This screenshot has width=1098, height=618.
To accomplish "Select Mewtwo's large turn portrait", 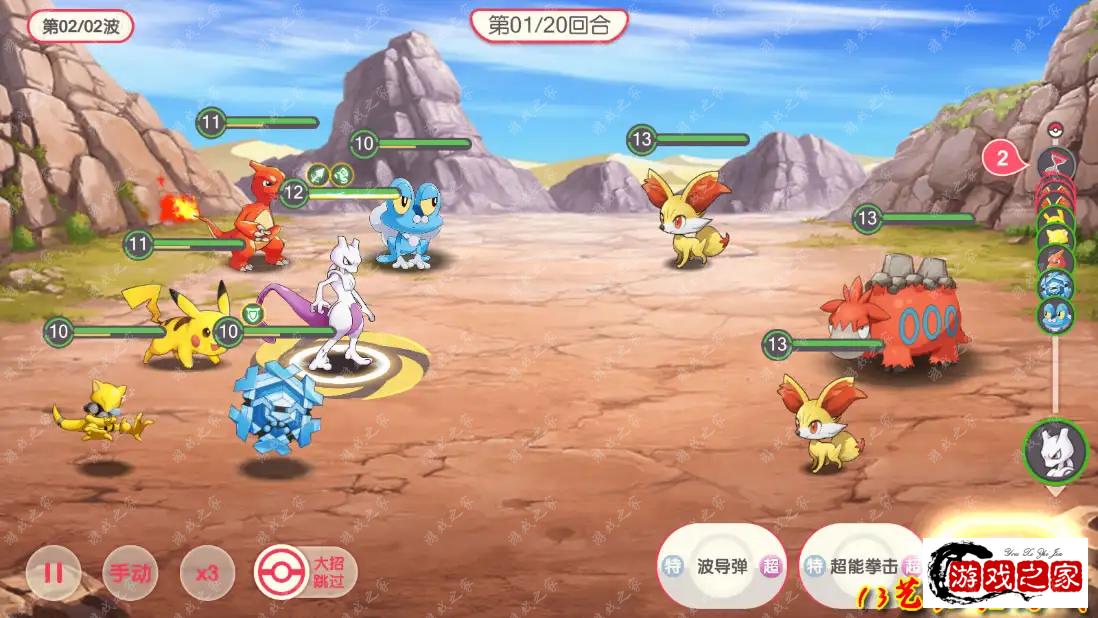I will (1055, 450).
